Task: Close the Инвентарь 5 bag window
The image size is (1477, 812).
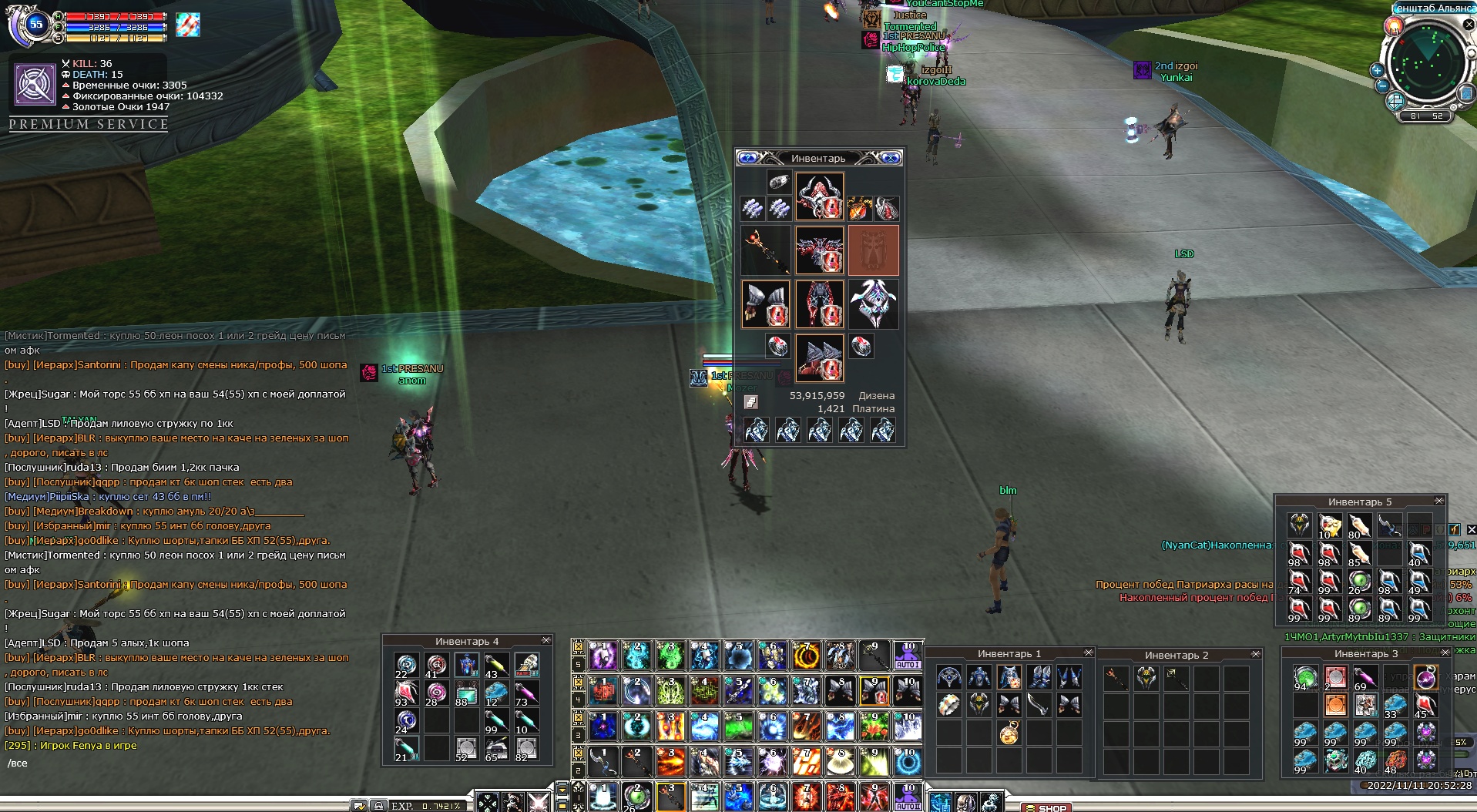Action: [x=1438, y=501]
